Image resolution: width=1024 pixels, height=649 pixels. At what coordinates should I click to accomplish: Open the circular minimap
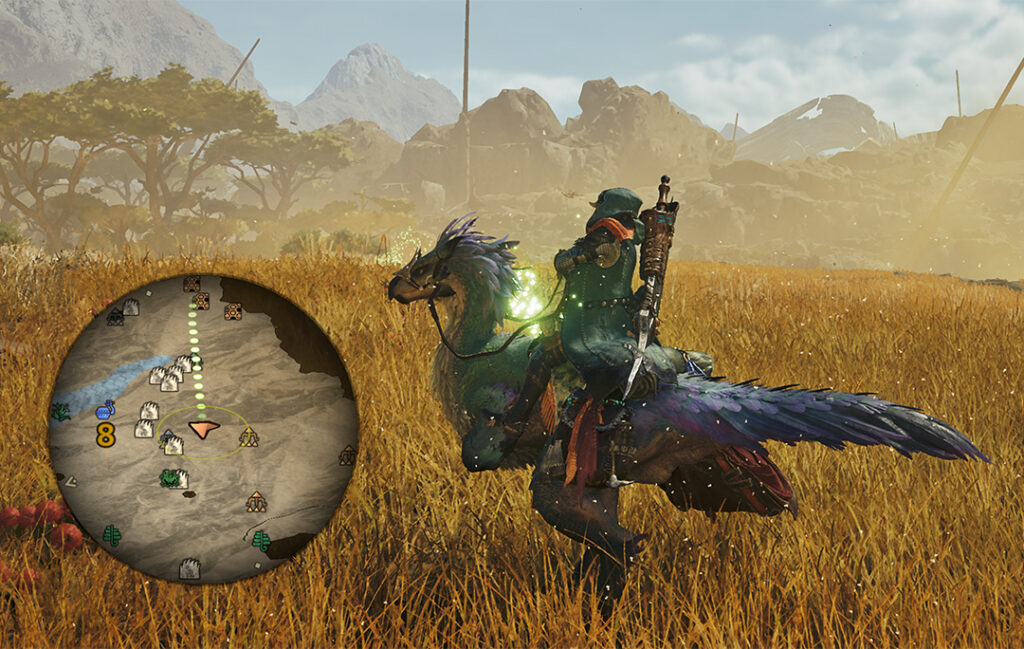(x=203, y=428)
